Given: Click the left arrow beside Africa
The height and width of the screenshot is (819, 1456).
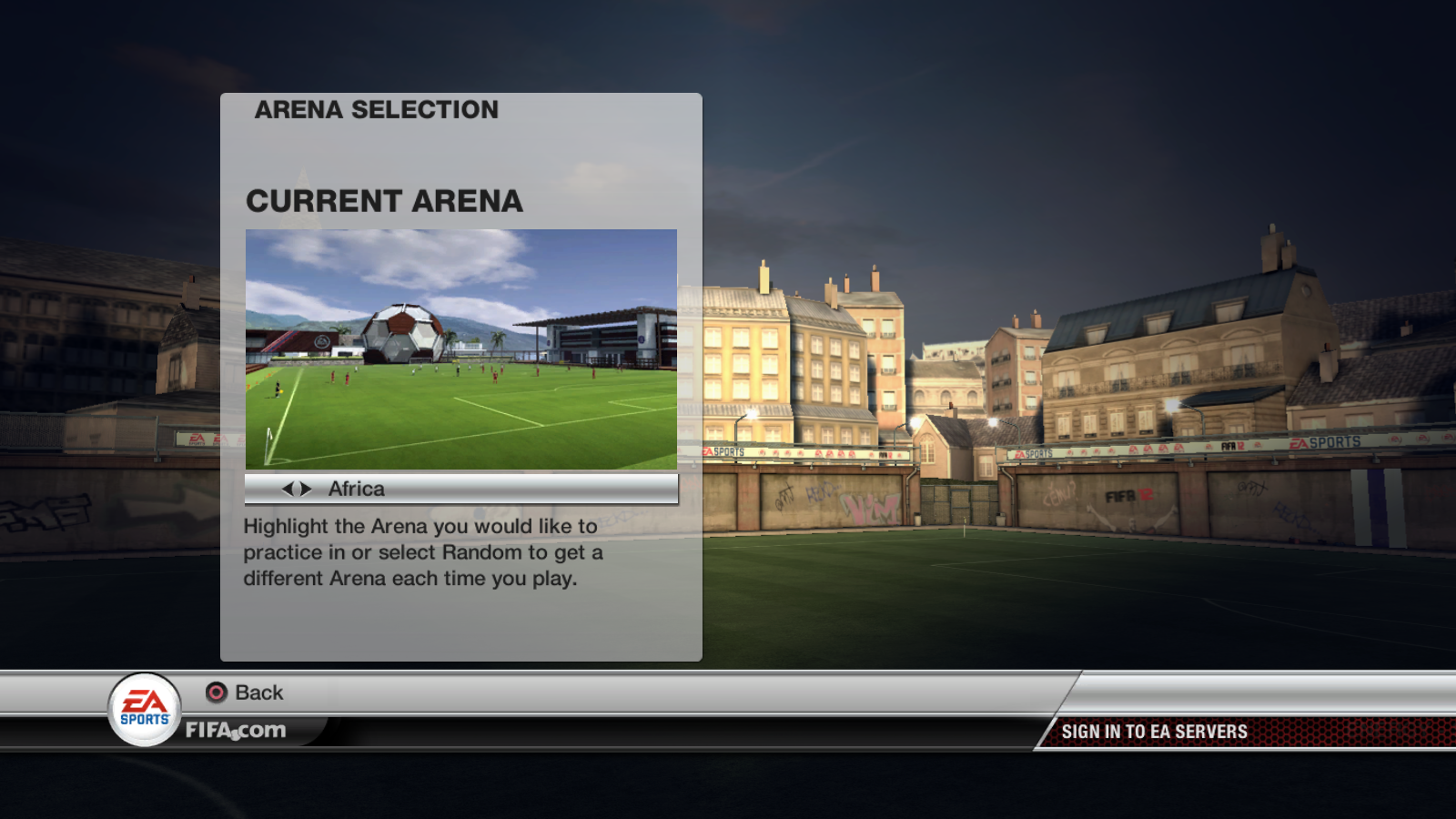Looking at the screenshot, I should point(288,489).
